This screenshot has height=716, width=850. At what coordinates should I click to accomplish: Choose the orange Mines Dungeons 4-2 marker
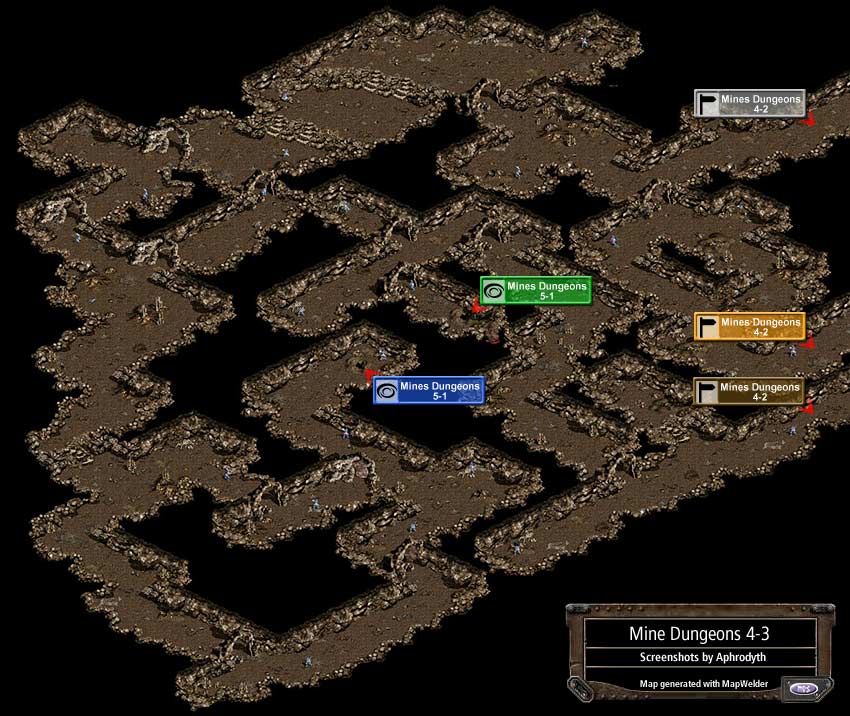(750, 326)
